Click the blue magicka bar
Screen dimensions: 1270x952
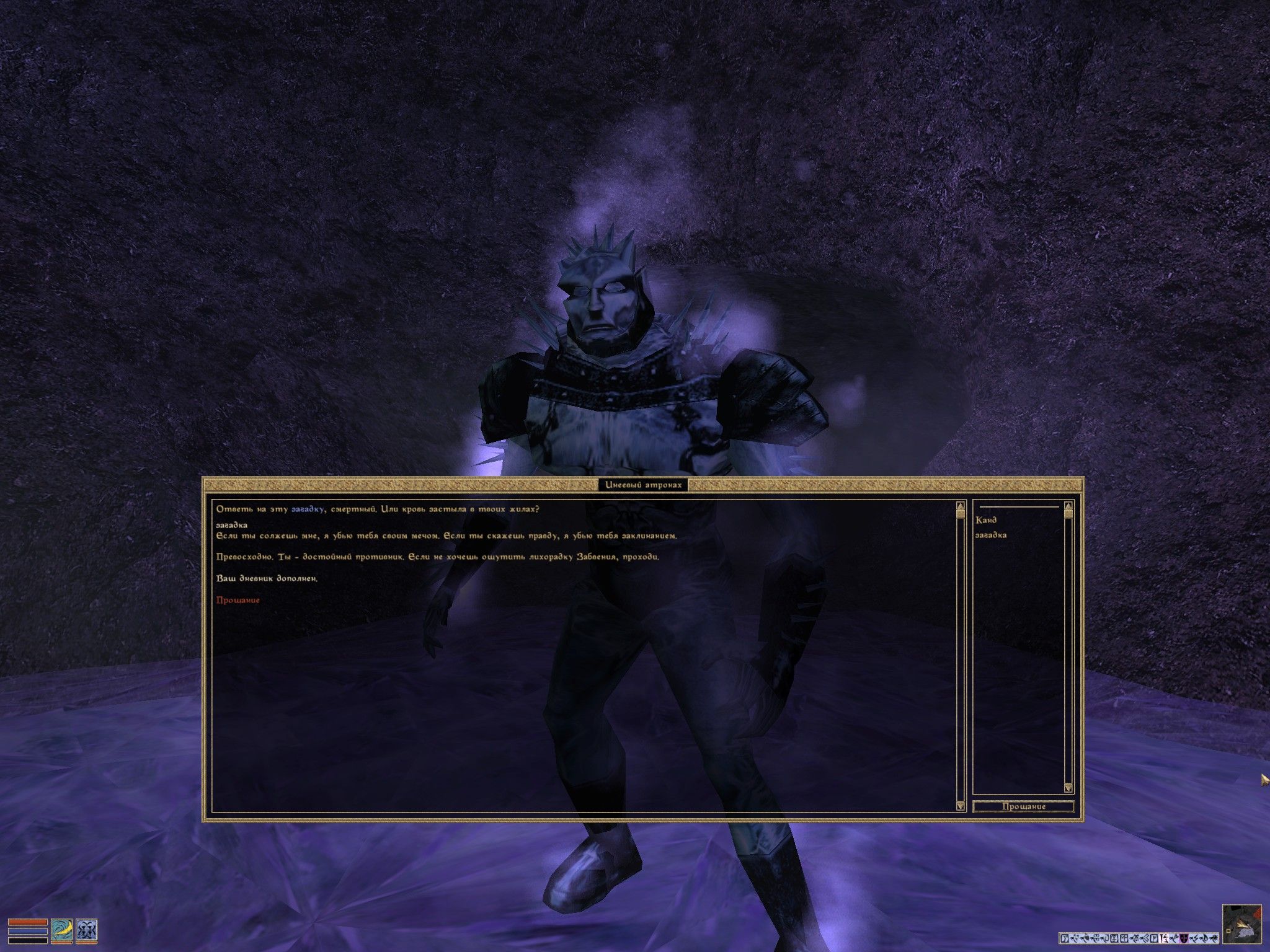(x=27, y=931)
